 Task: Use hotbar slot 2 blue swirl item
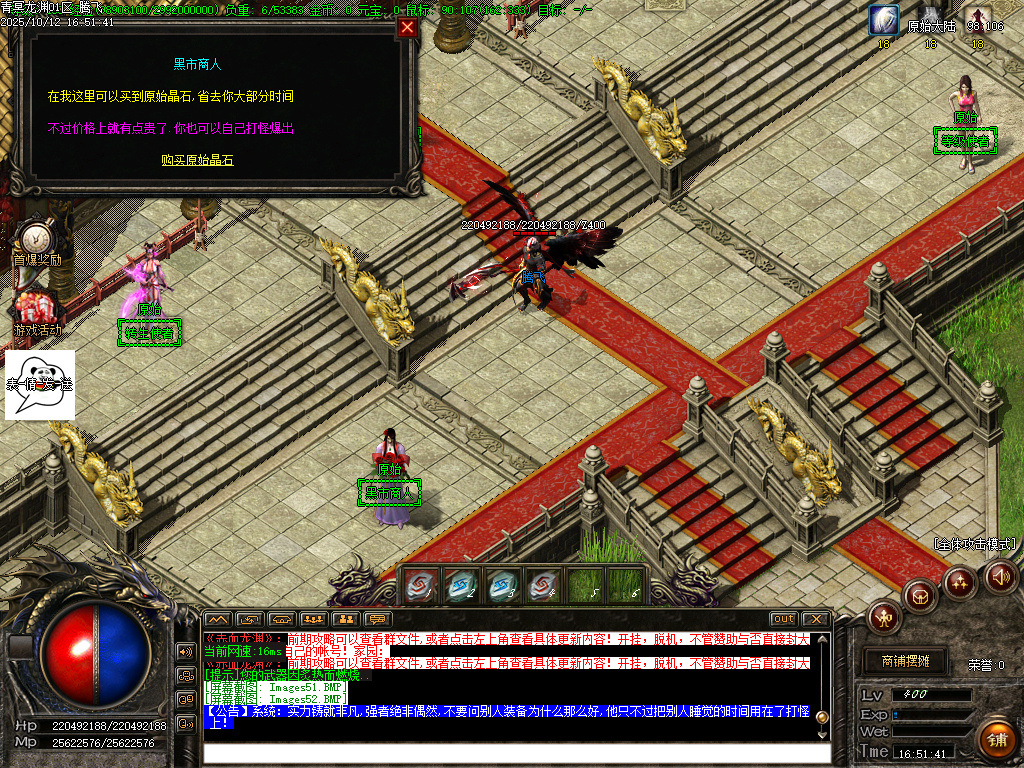click(x=461, y=586)
